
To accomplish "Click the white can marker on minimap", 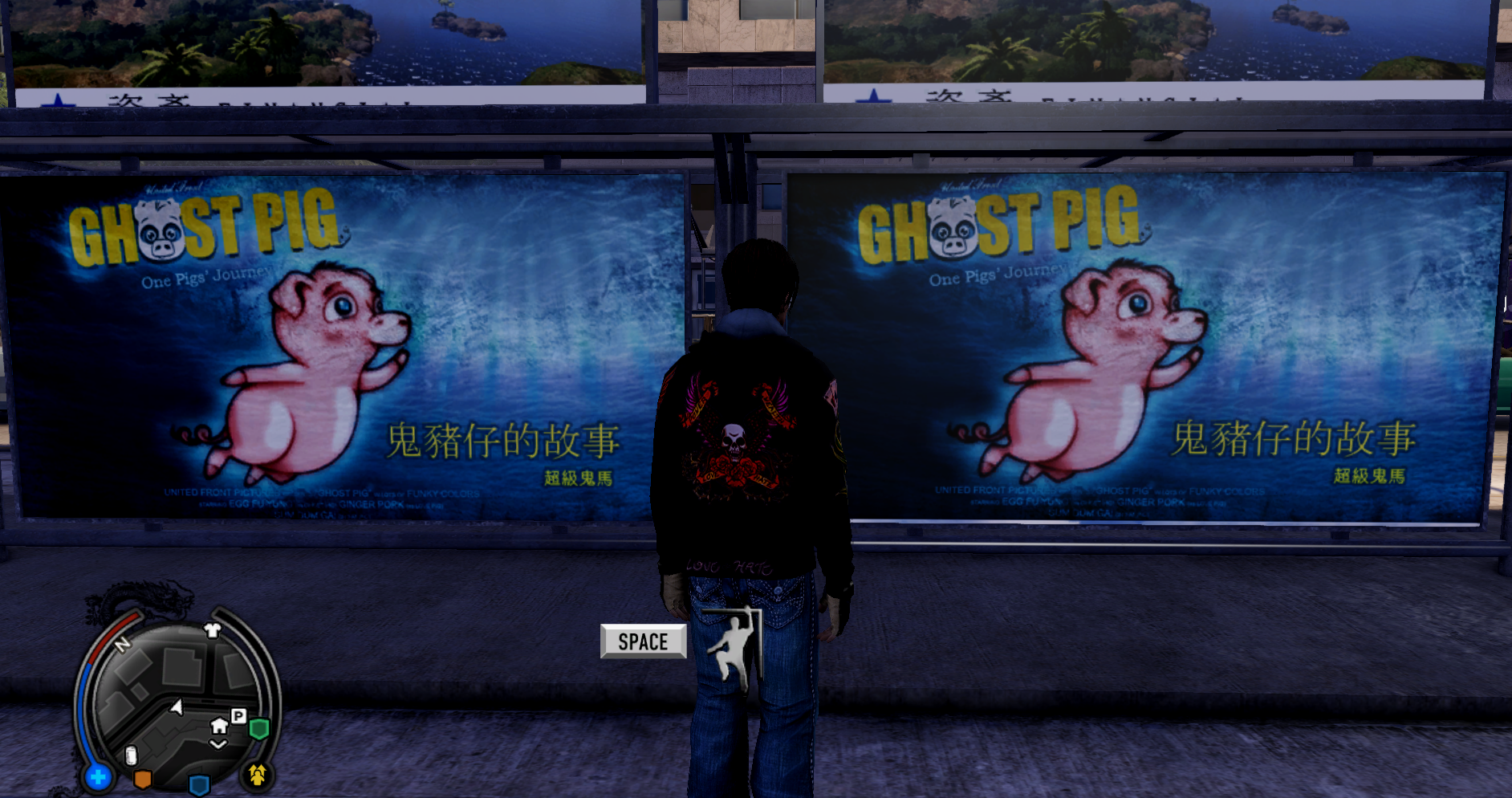I will pos(132,755).
